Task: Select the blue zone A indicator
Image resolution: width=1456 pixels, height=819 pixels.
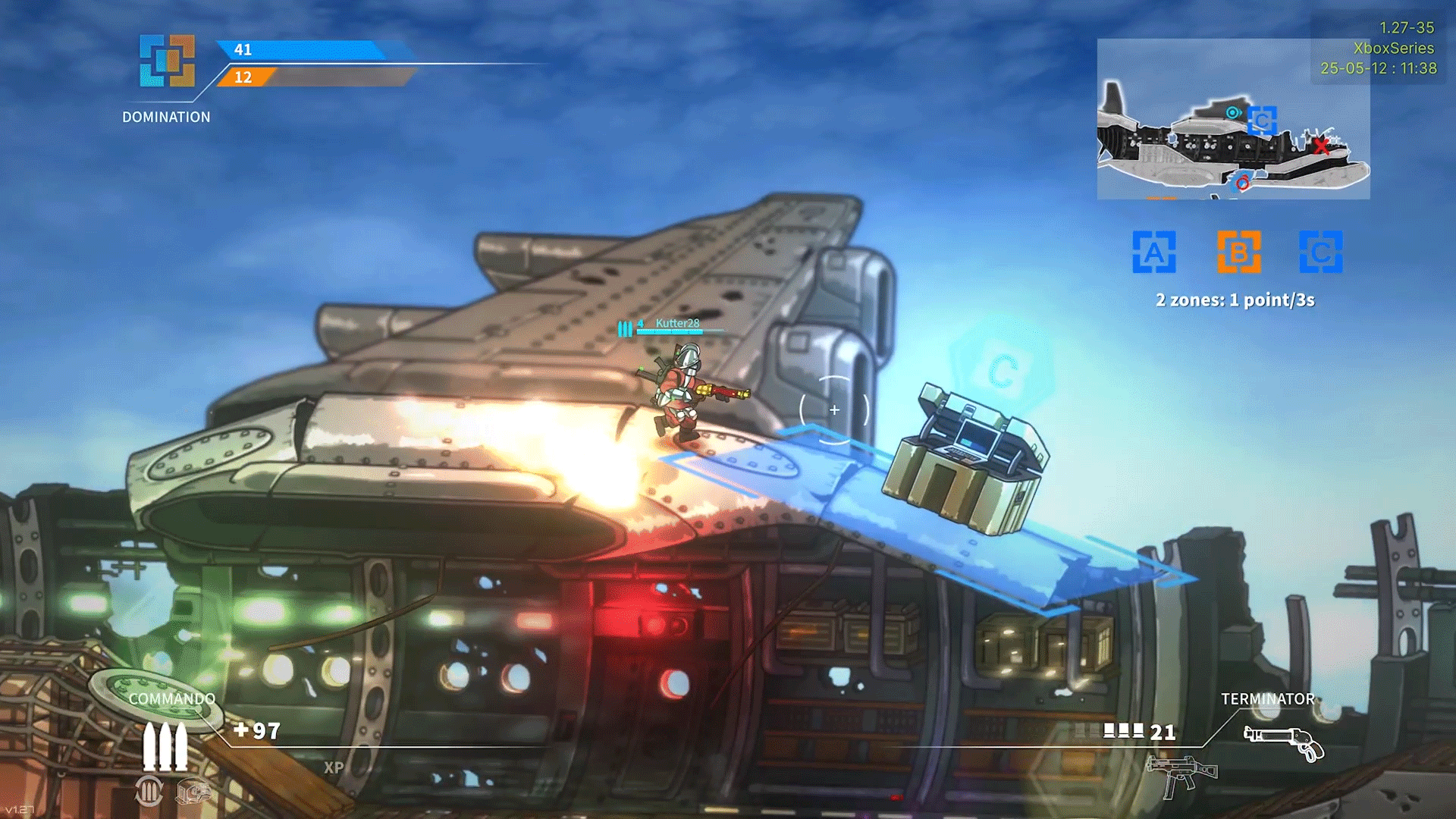Action: coord(1153,252)
